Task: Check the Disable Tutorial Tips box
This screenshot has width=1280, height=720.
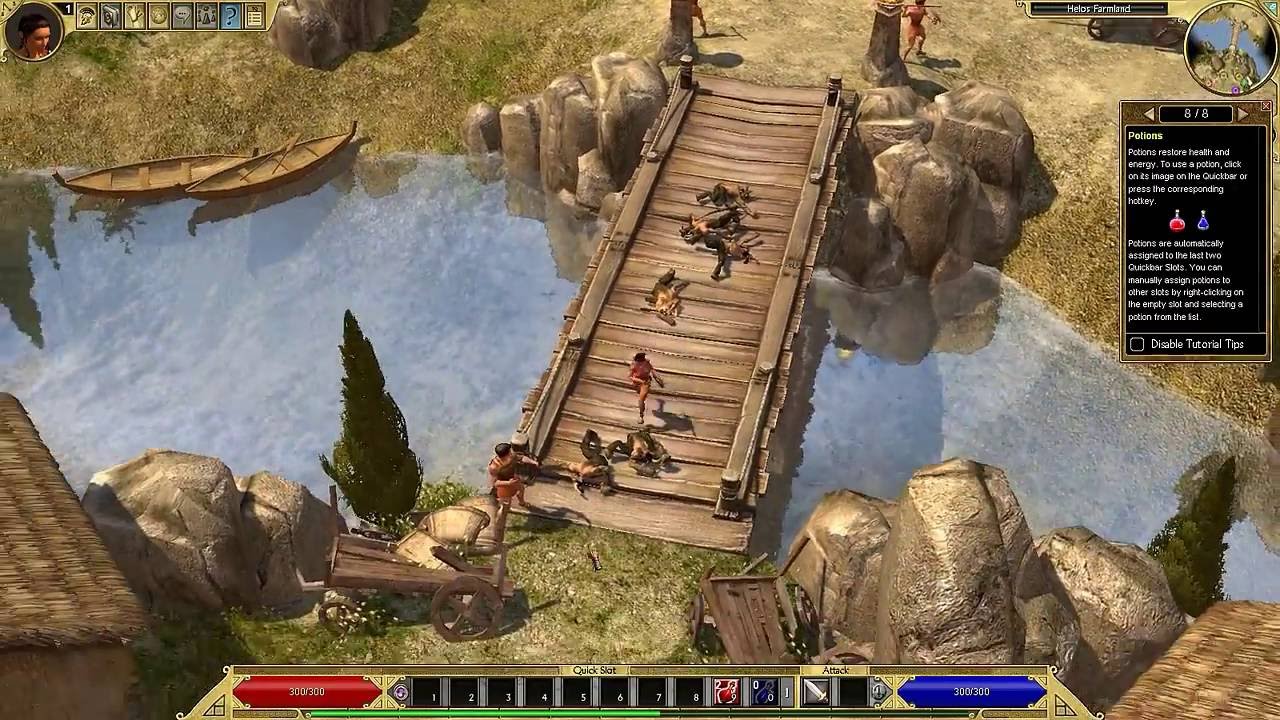Action: point(1138,344)
